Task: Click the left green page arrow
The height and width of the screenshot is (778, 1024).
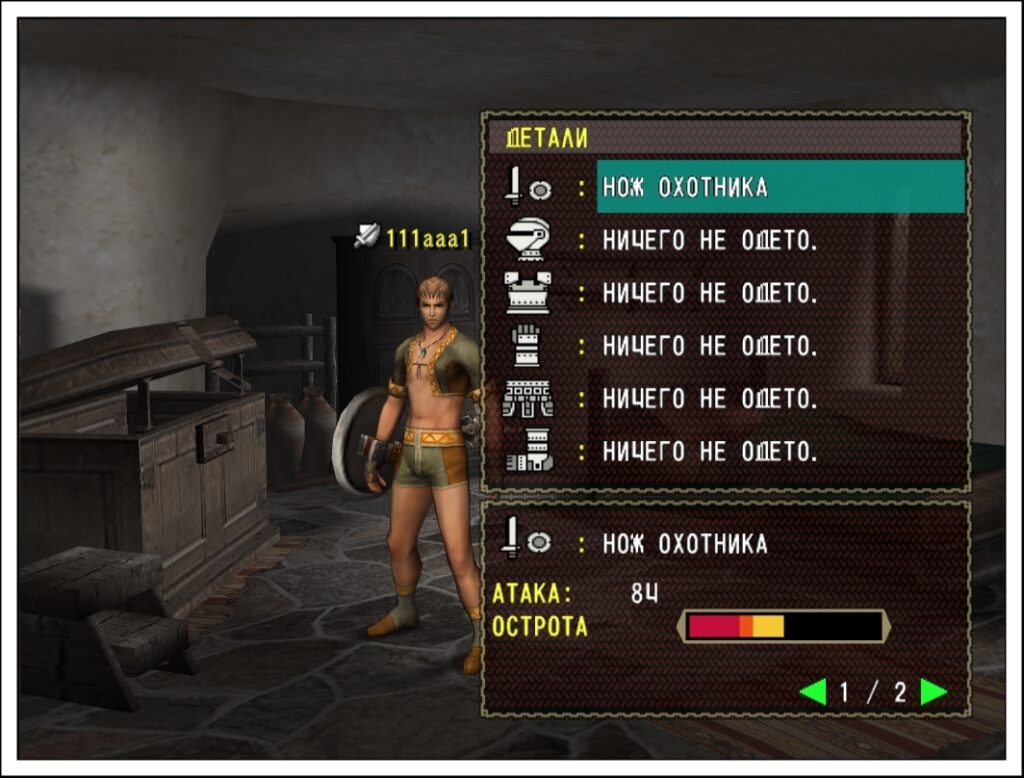Action: [813, 692]
